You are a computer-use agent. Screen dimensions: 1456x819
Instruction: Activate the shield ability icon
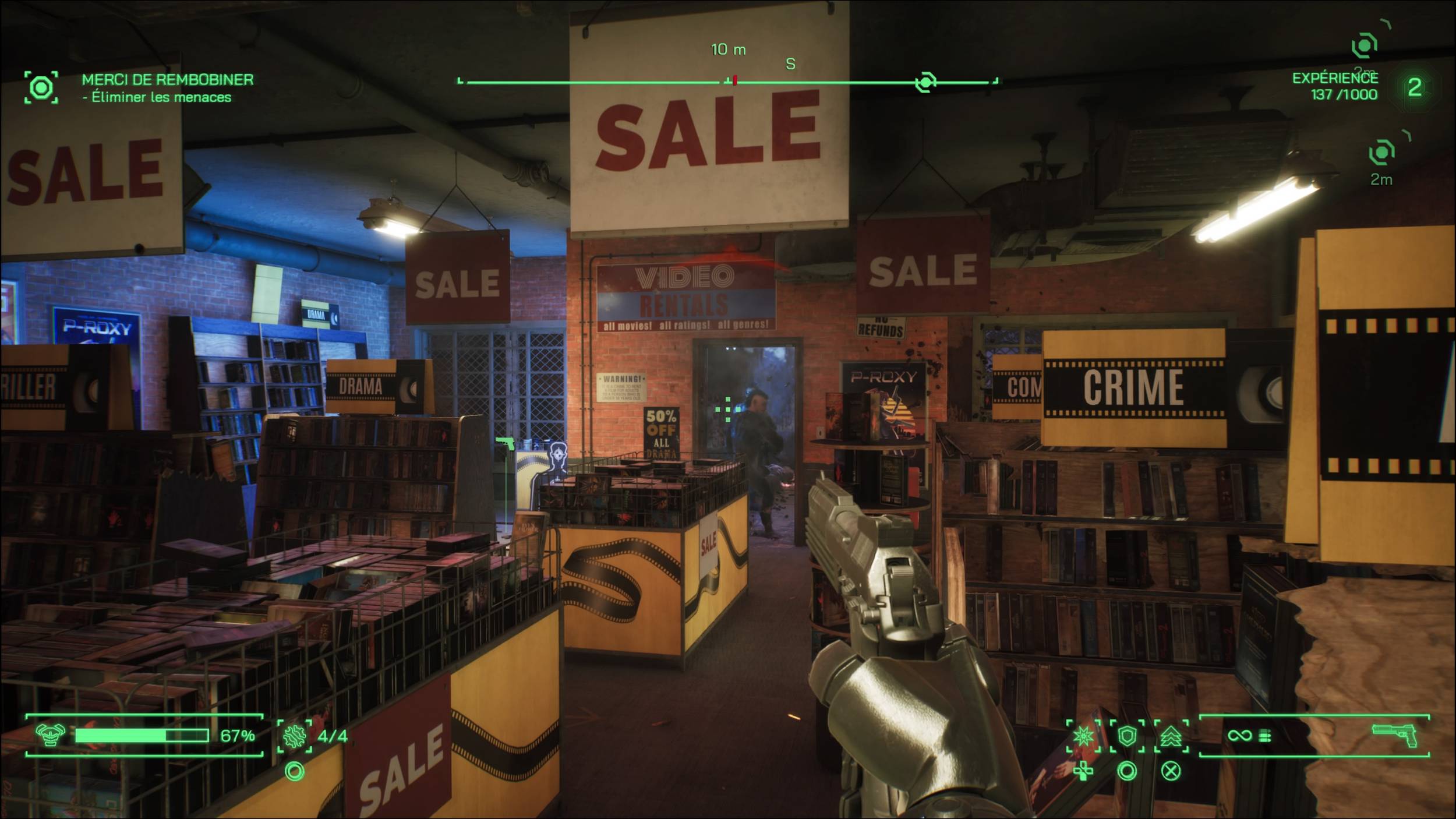(1128, 736)
